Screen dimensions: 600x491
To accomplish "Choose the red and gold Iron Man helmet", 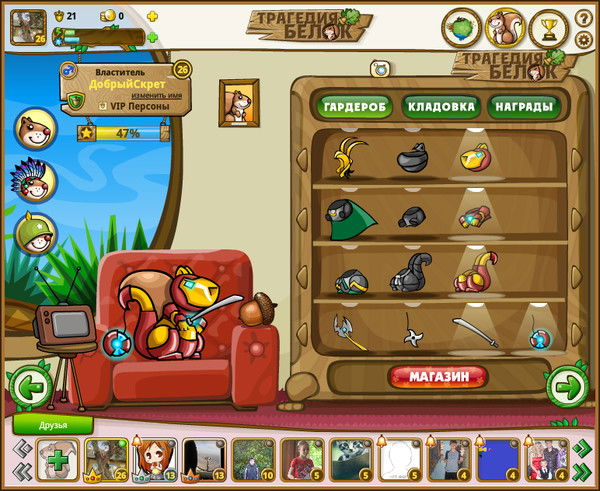I will click(x=473, y=157).
